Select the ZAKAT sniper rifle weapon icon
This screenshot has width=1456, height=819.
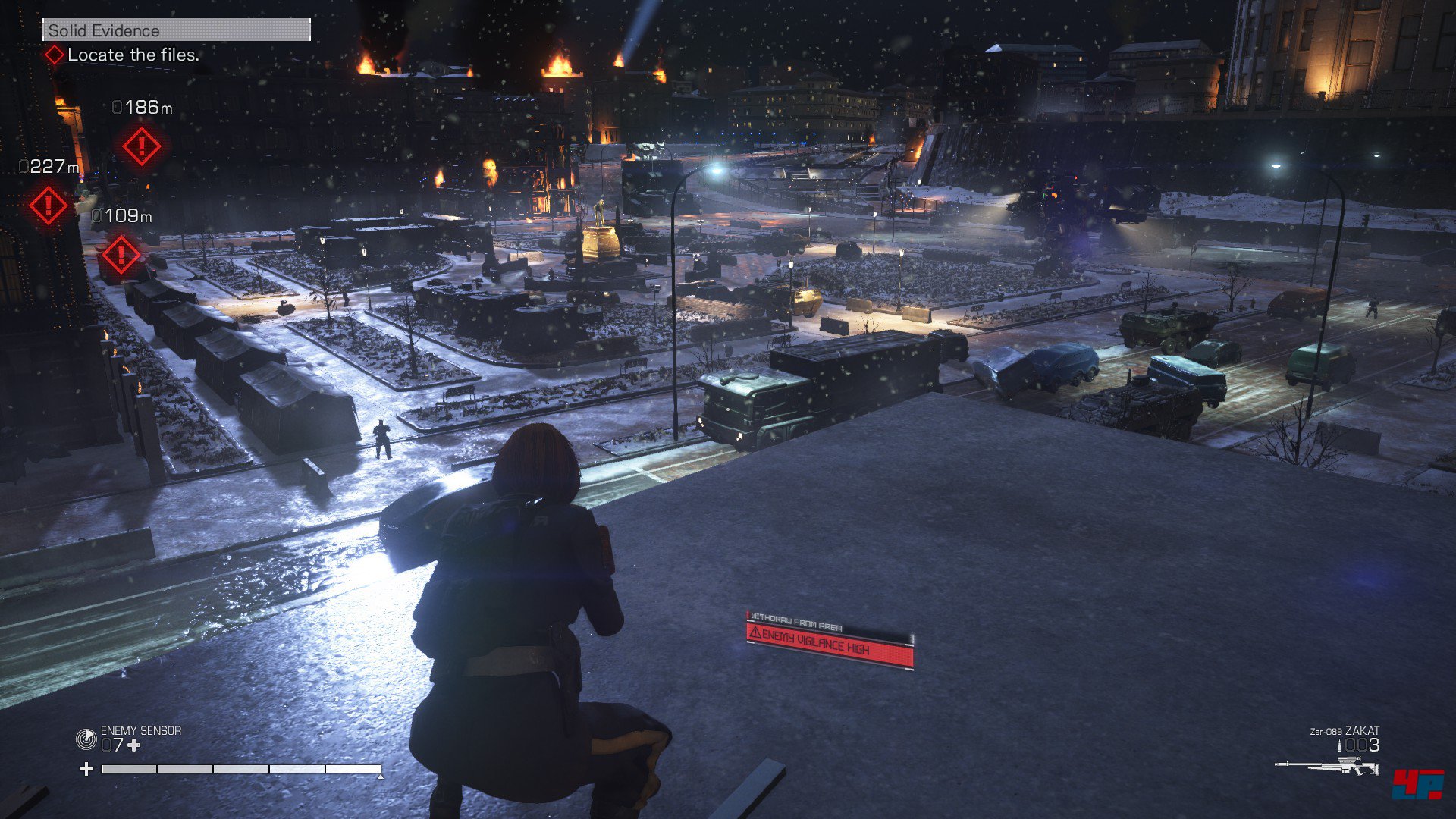[x=1327, y=767]
